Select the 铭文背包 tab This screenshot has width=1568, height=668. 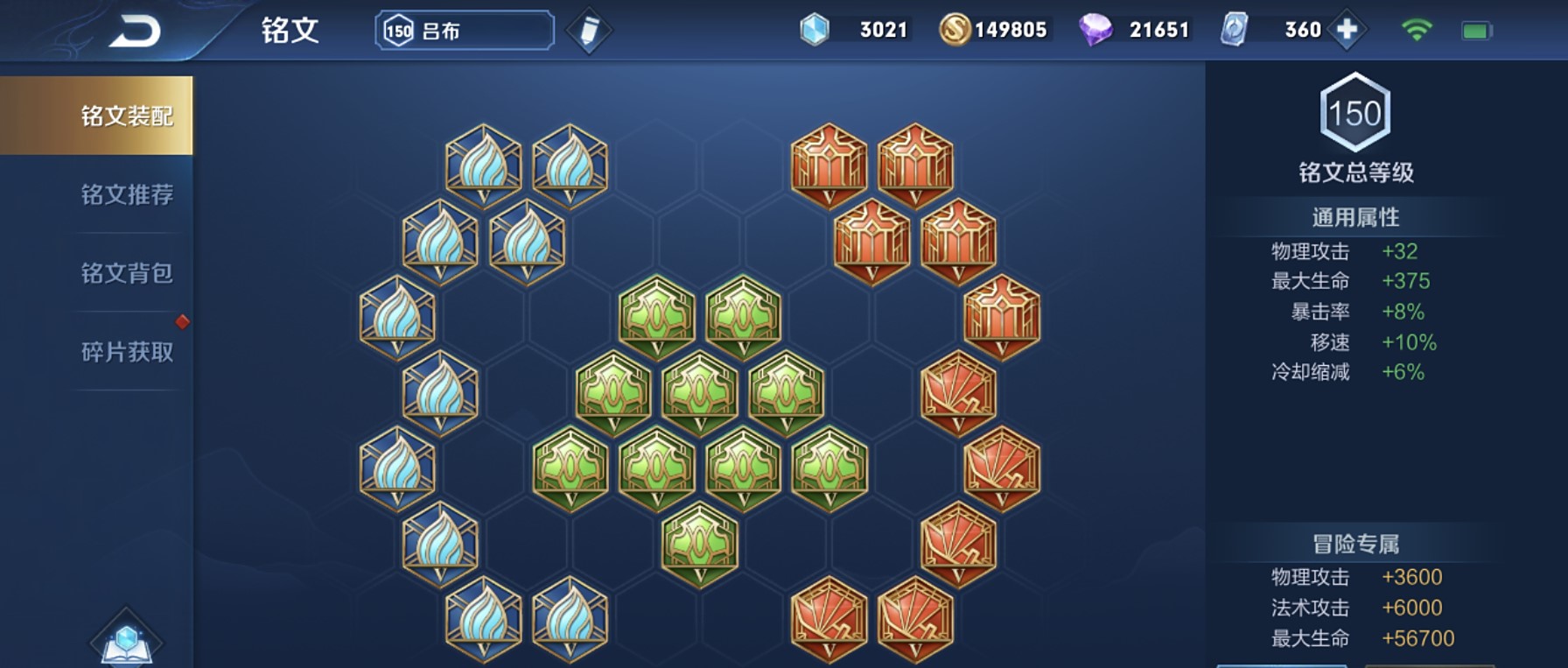[x=127, y=273]
